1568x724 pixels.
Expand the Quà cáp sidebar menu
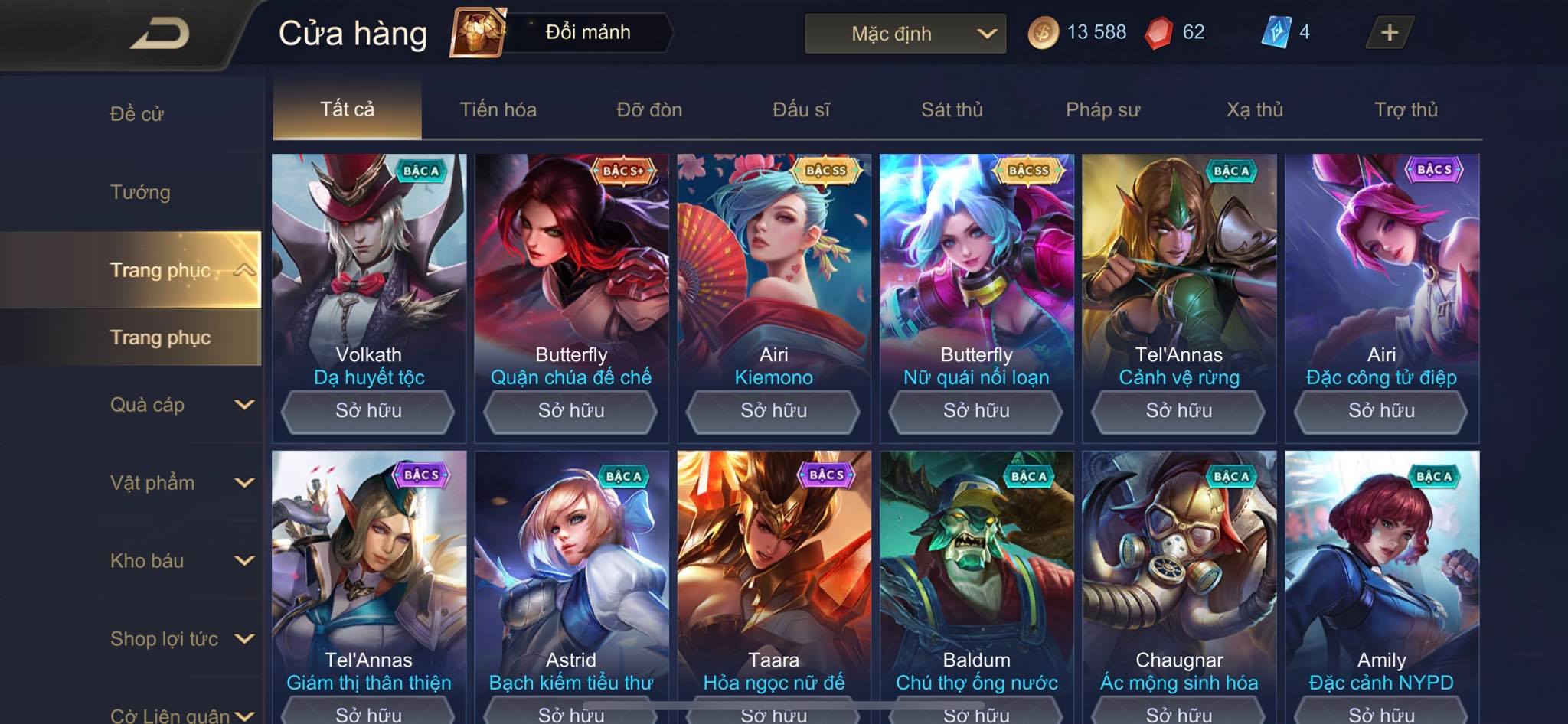click(180, 405)
